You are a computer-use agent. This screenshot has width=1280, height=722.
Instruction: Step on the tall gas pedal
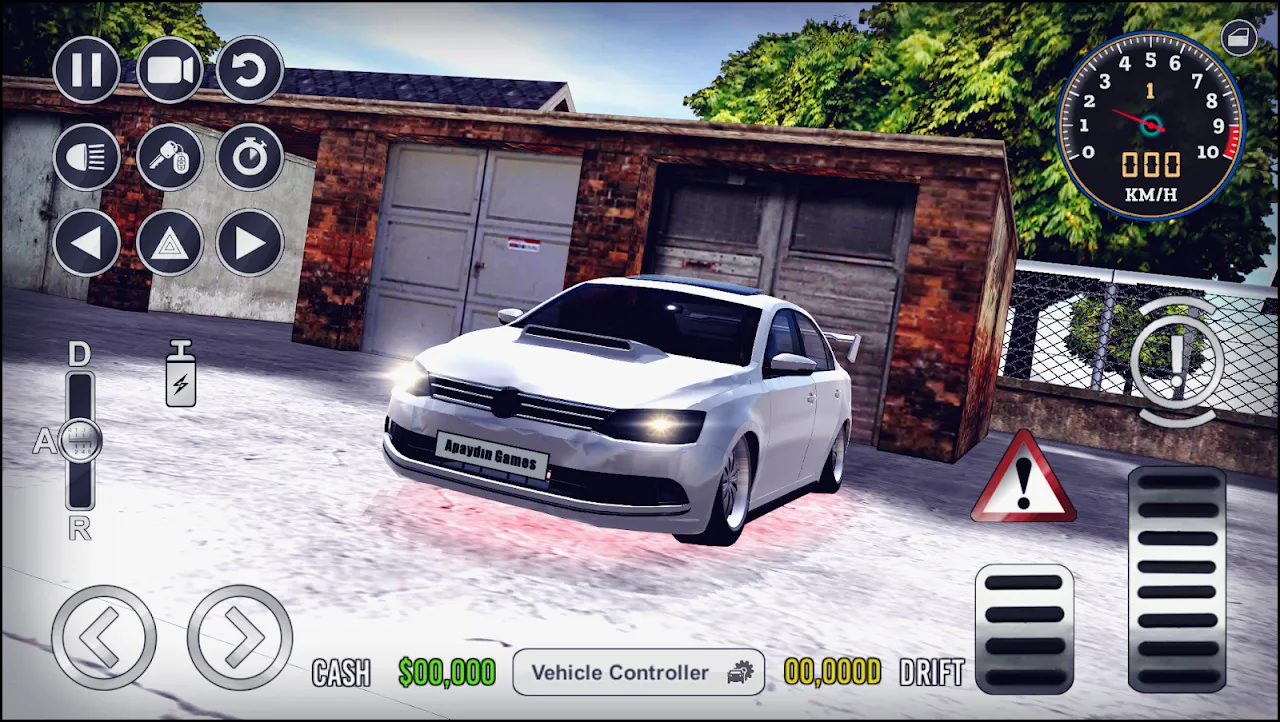pyautogui.click(x=1177, y=580)
